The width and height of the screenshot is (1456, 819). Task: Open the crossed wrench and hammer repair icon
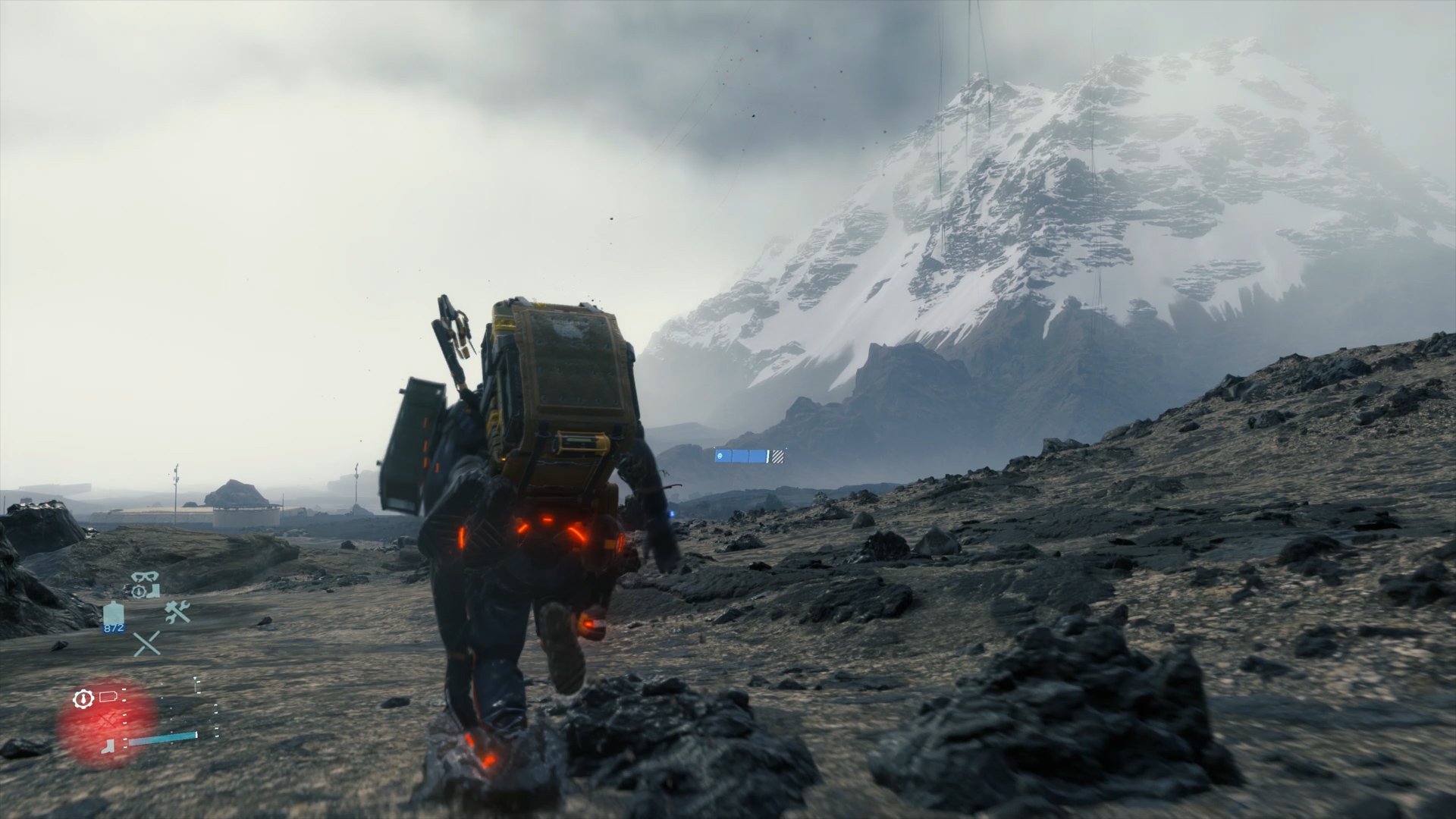[x=177, y=612]
